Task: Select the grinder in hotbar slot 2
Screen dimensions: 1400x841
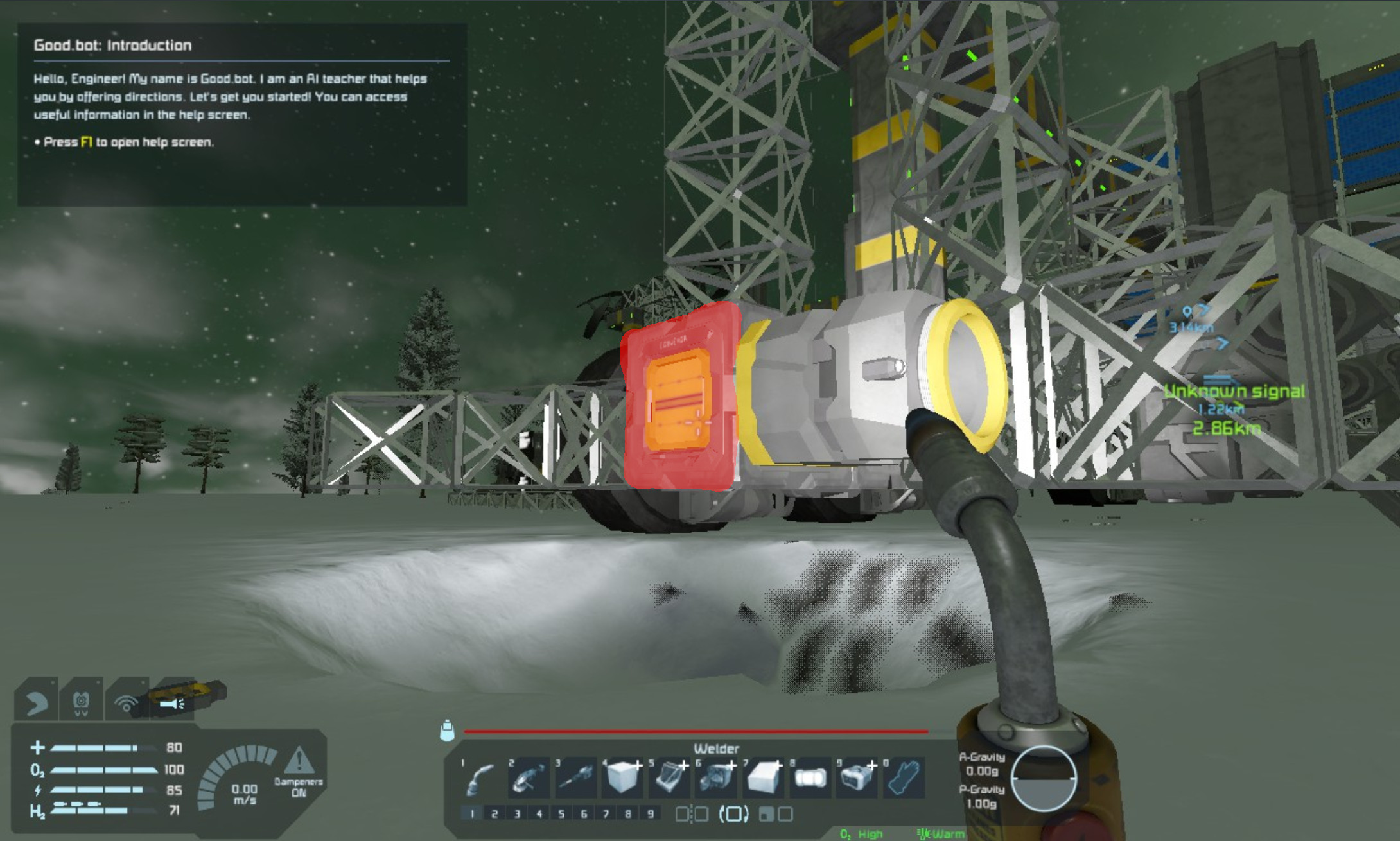Action: pos(528,777)
